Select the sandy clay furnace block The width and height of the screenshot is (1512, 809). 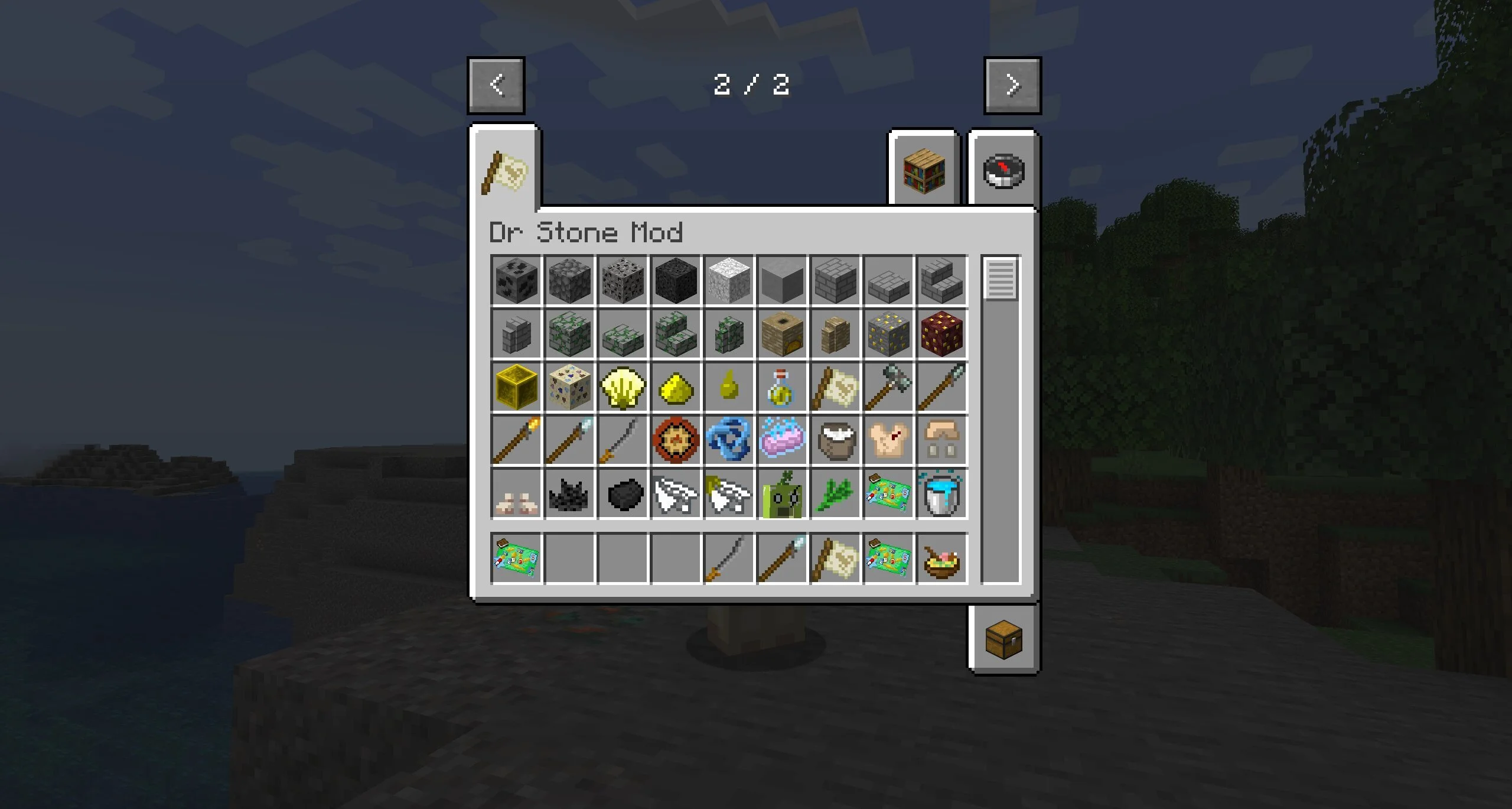[781, 334]
